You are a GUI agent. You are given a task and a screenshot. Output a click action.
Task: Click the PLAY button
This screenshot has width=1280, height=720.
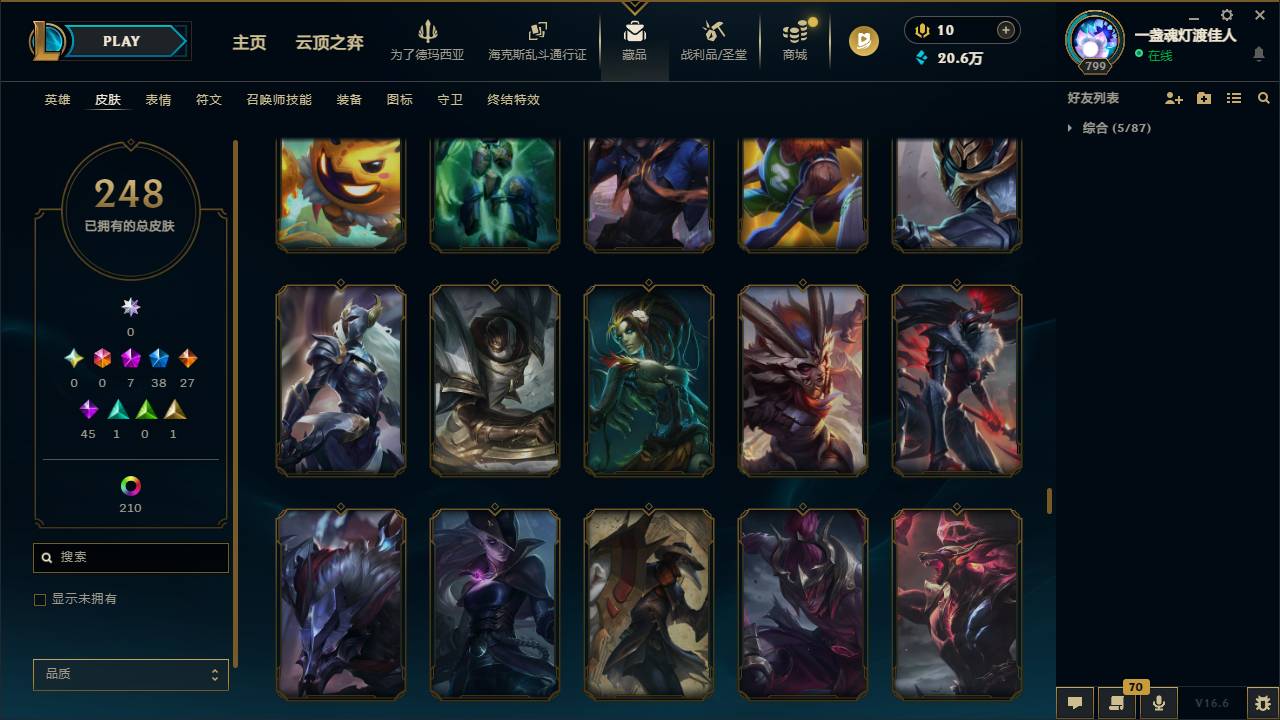(x=120, y=41)
